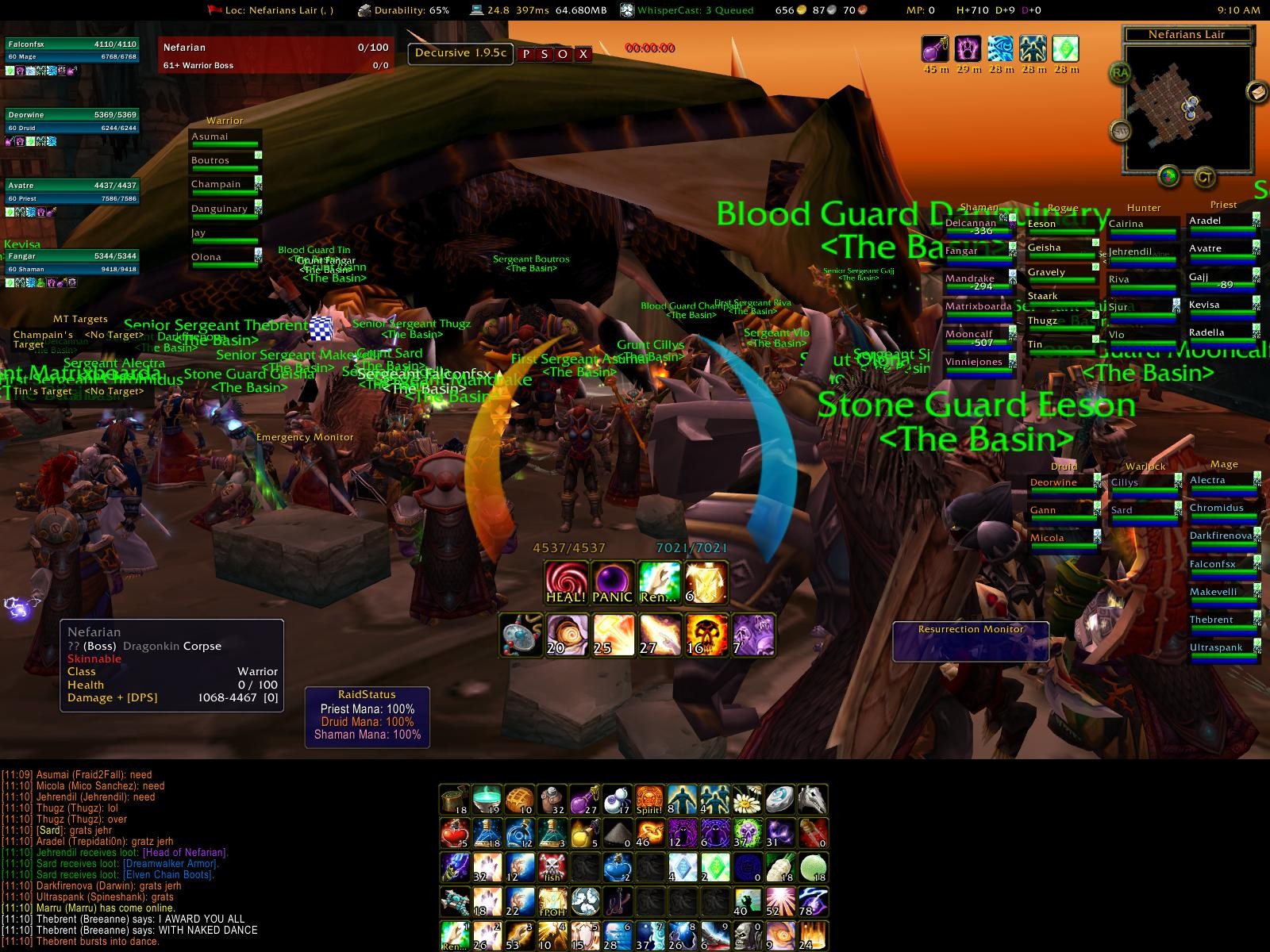Click the Resurrection Monitor frame
Screen dimensions: 1270x952
pyautogui.click(x=971, y=641)
